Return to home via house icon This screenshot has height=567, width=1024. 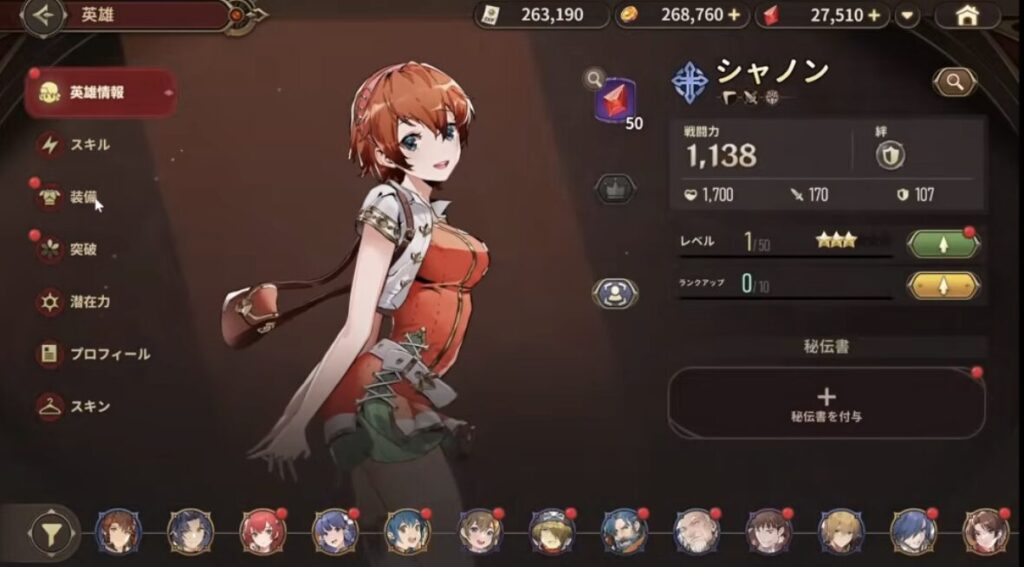[967, 16]
